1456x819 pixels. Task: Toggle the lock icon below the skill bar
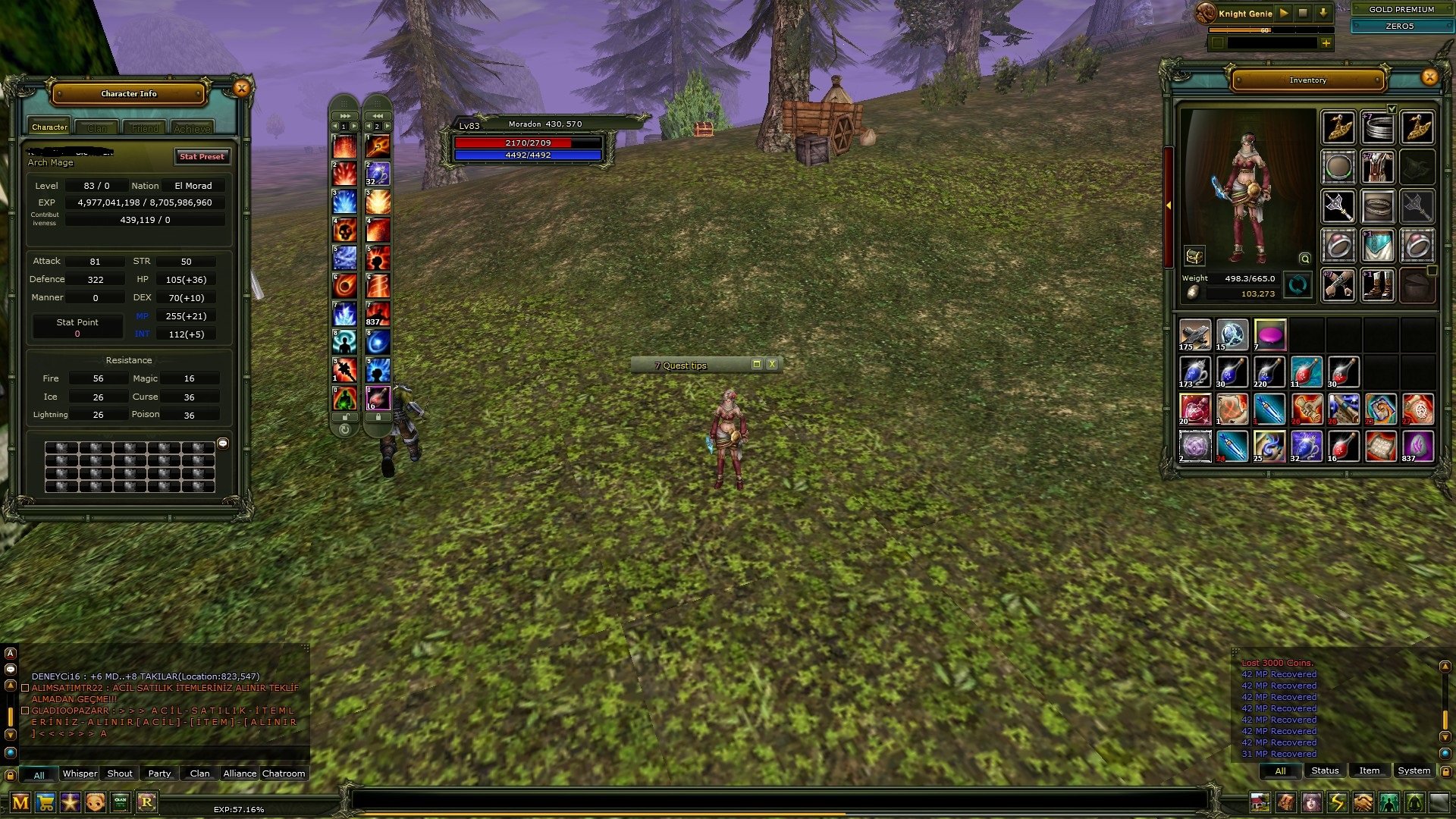tap(345, 418)
